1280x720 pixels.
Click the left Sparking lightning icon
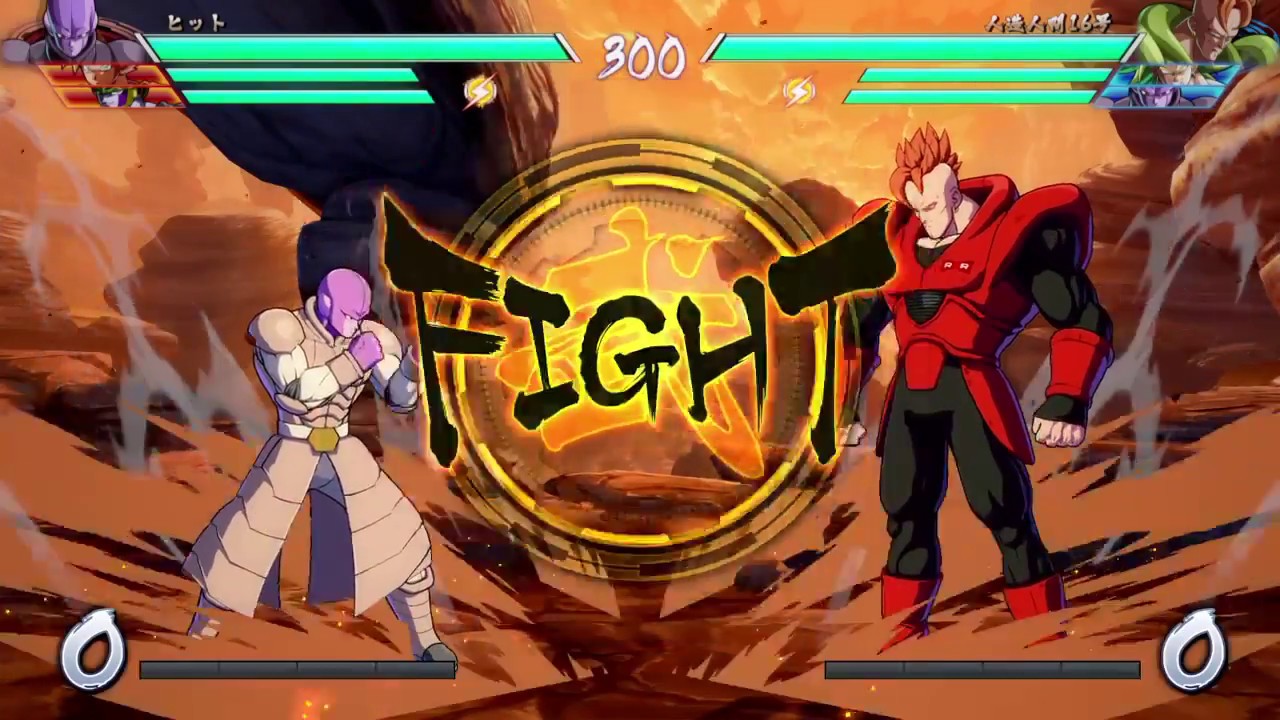(479, 91)
